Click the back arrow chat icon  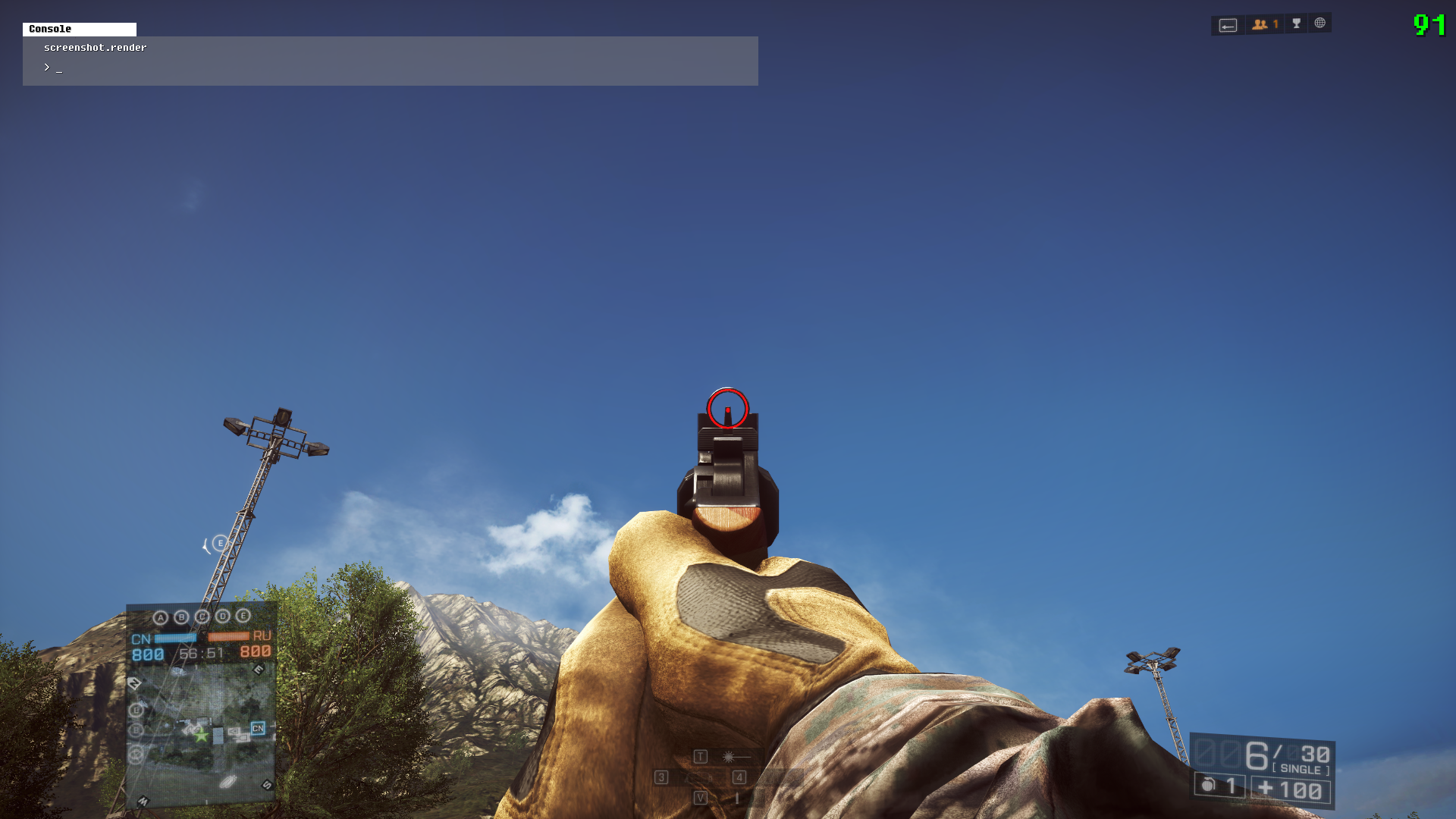coord(1228,26)
